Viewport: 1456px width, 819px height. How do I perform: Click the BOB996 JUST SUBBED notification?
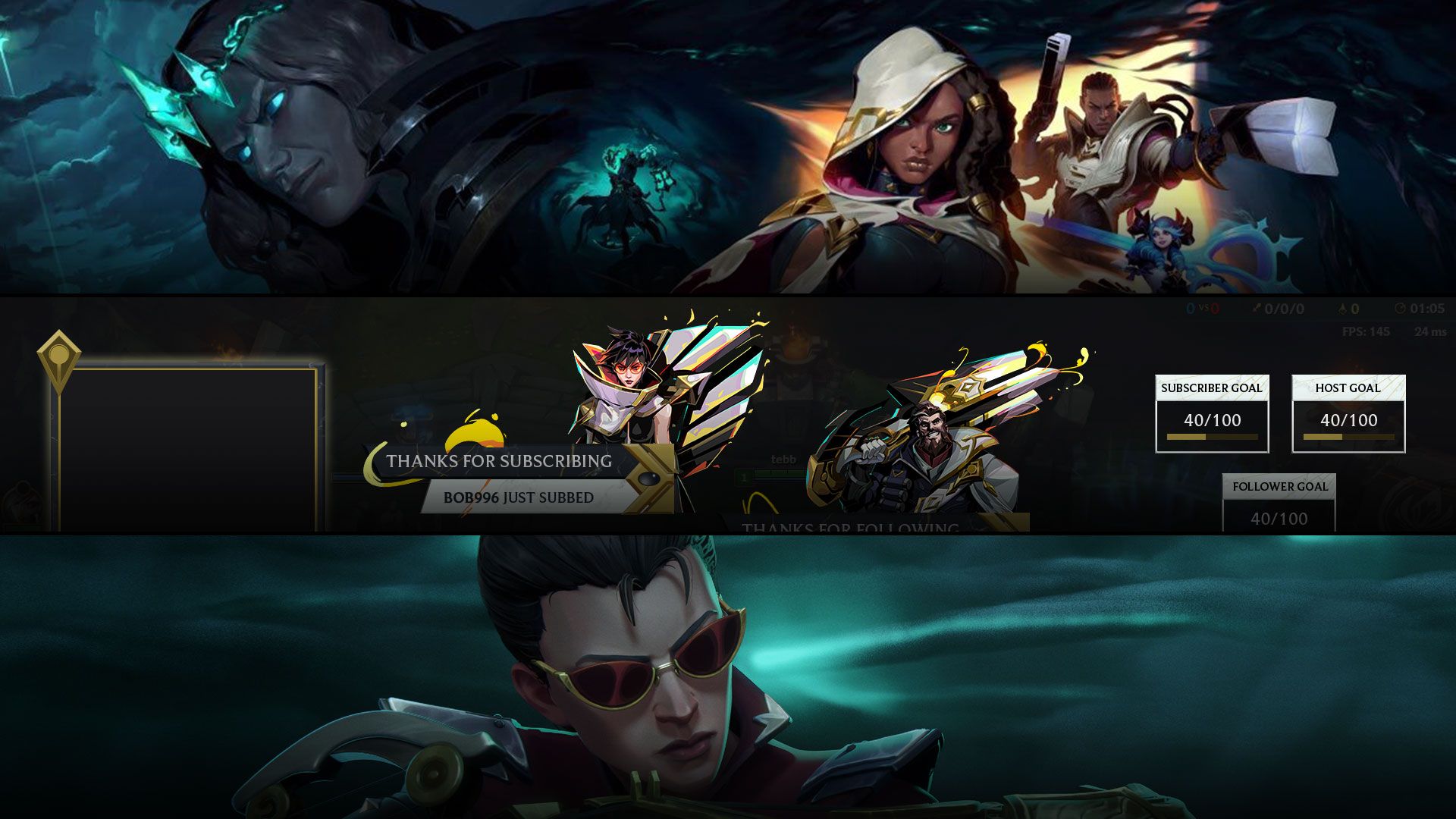[517, 499]
